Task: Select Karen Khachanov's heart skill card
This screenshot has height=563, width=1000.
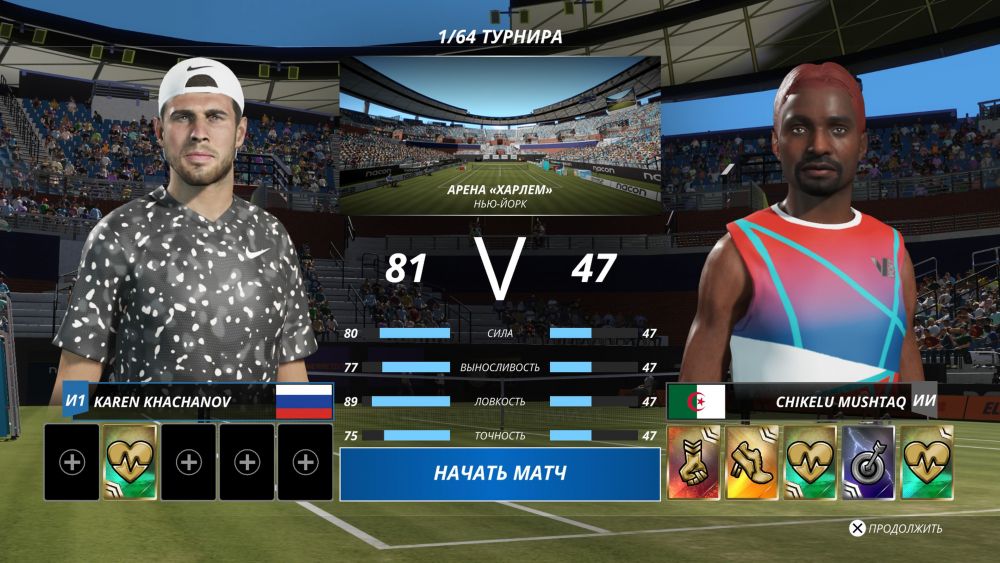Action: tap(130, 462)
